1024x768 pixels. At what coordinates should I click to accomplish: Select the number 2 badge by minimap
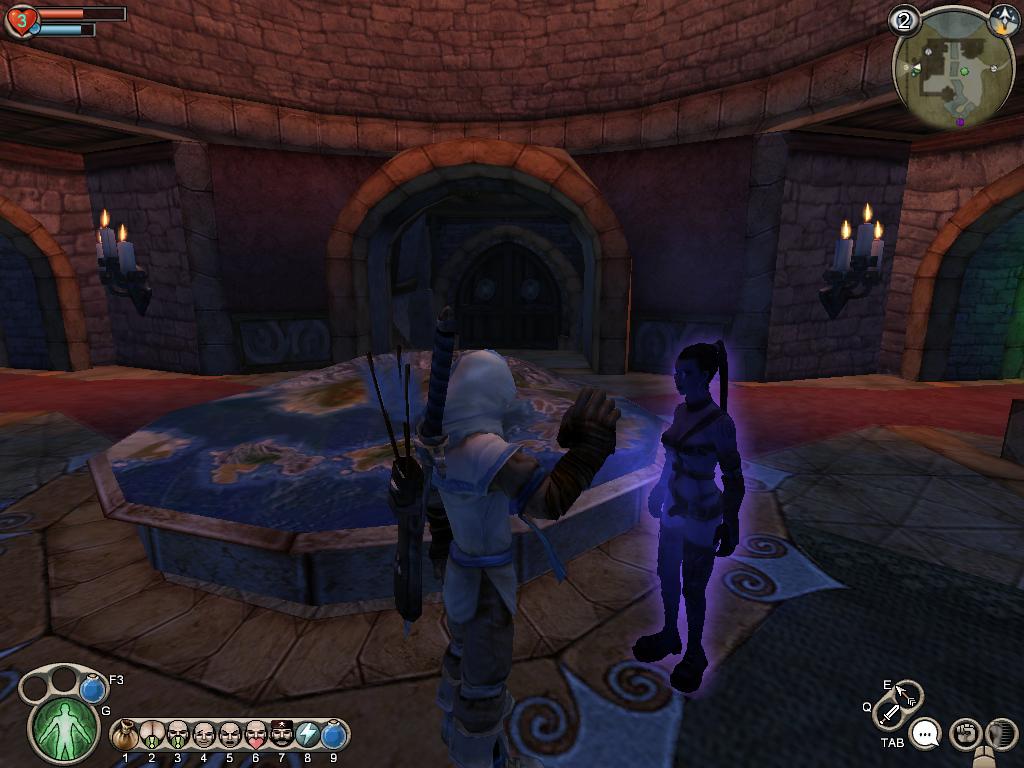[x=905, y=20]
